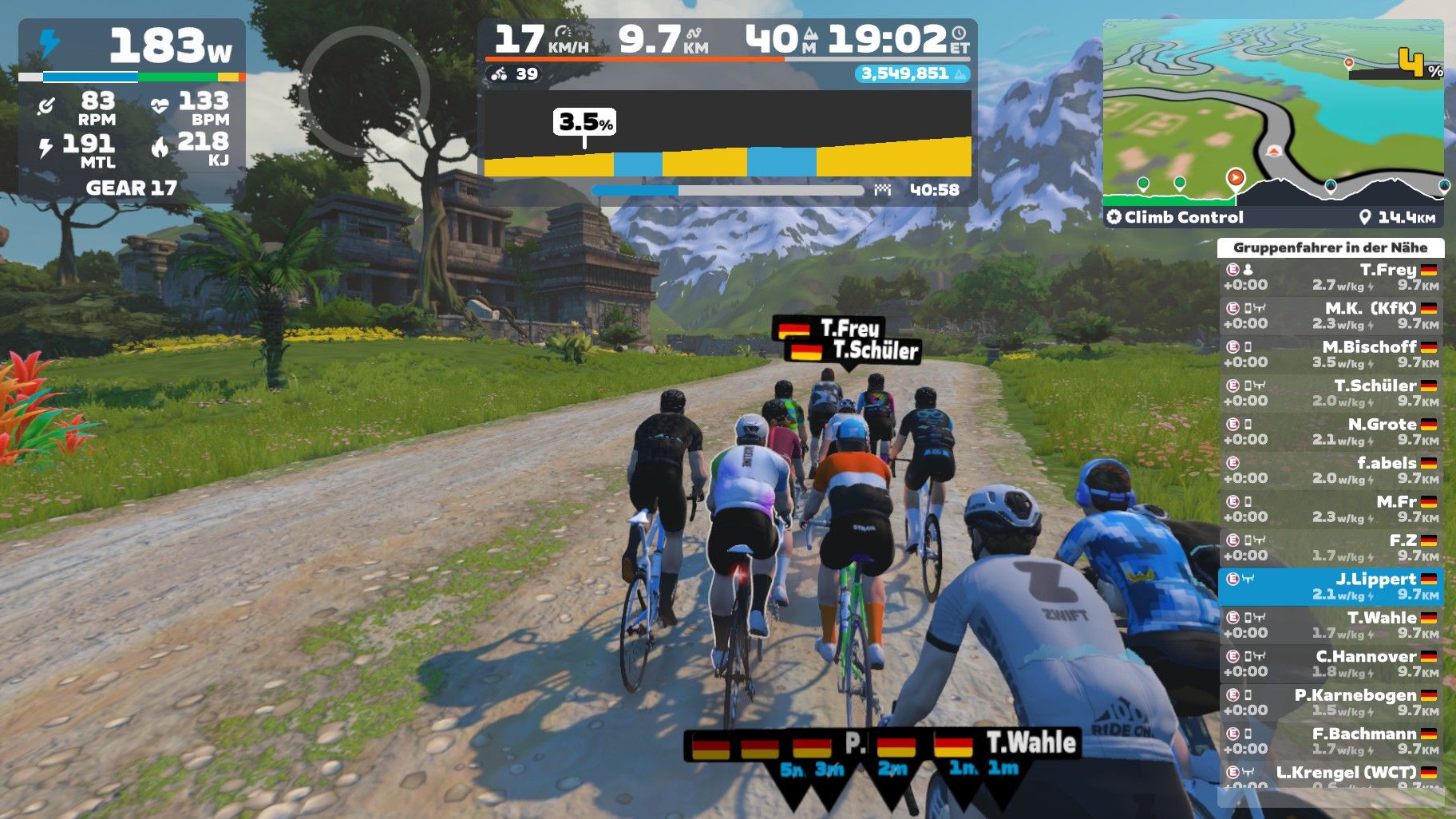The height and width of the screenshot is (819, 1456).
Task: Click the power-up ring slot
Action: pyautogui.click(x=365, y=92)
